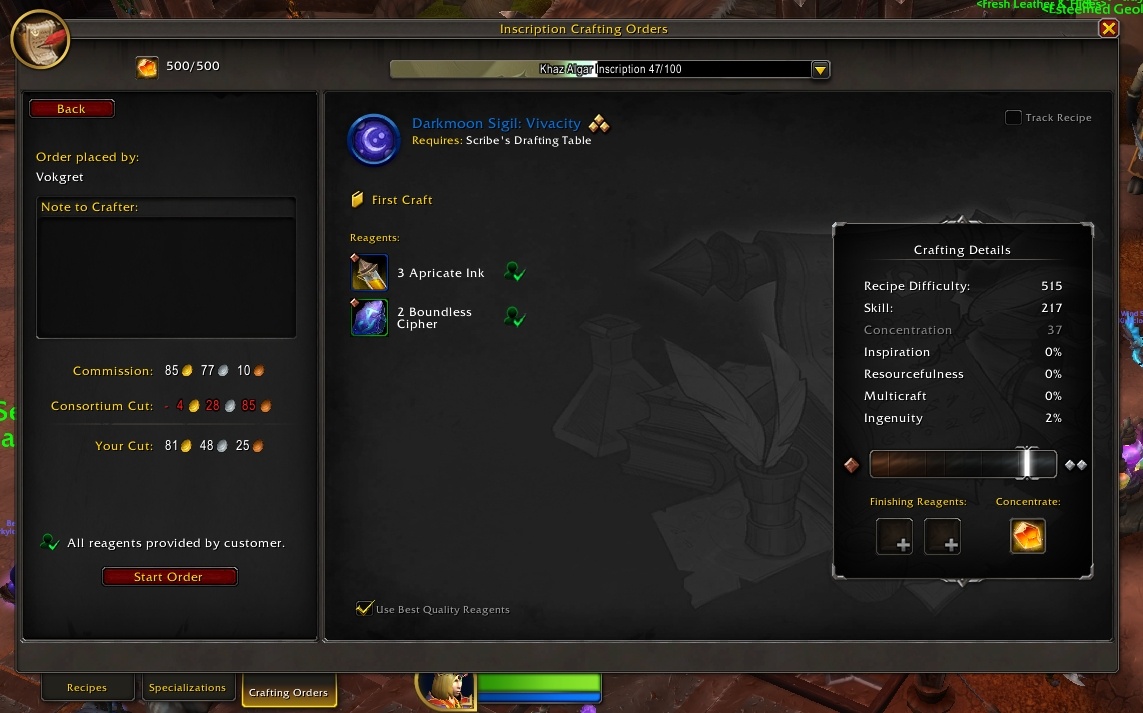Switch to the Recipes tab
Image resolution: width=1143 pixels, height=713 pixels.
click(87, 688)
